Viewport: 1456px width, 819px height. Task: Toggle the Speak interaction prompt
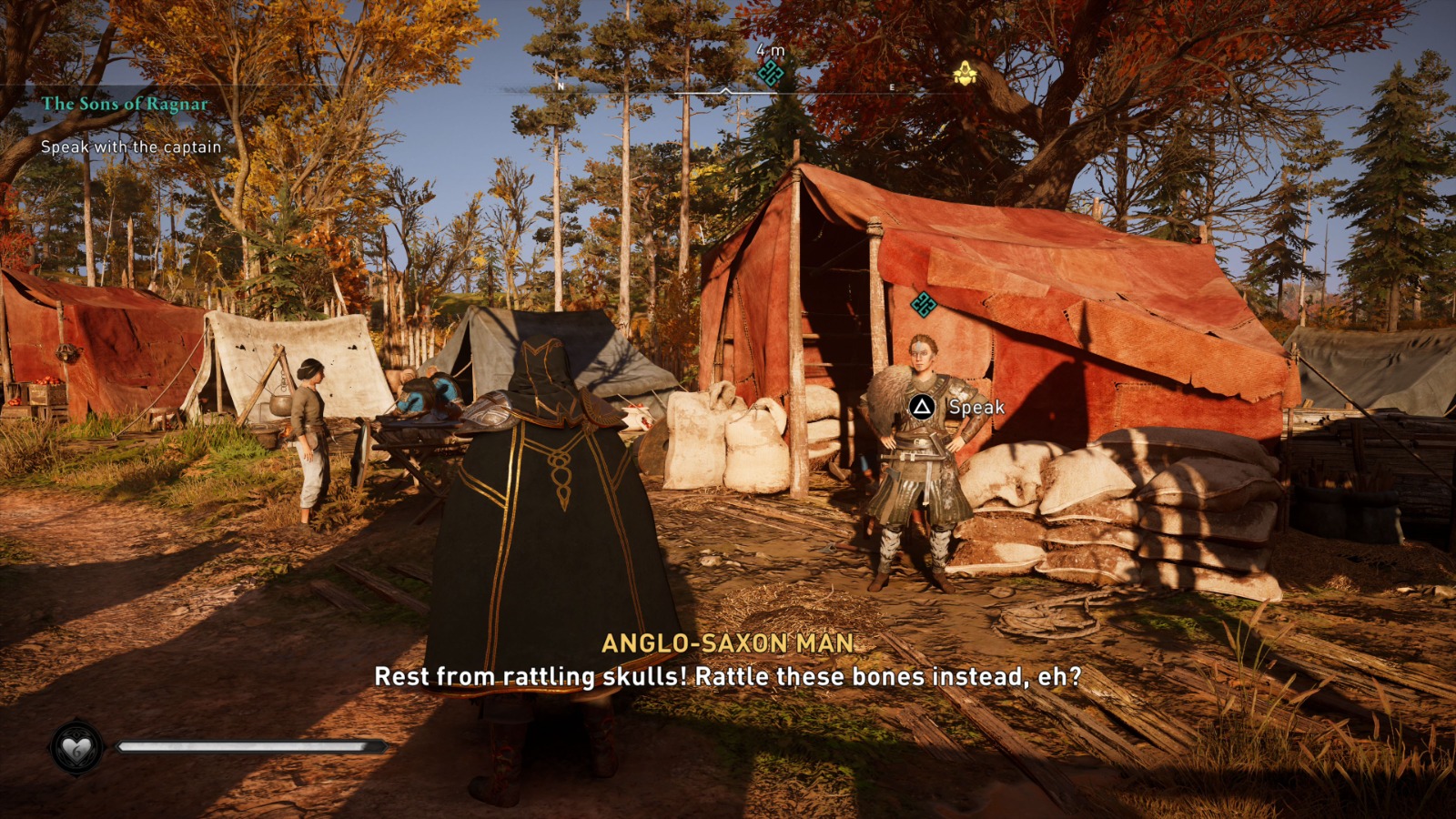(x=923, y=409)
